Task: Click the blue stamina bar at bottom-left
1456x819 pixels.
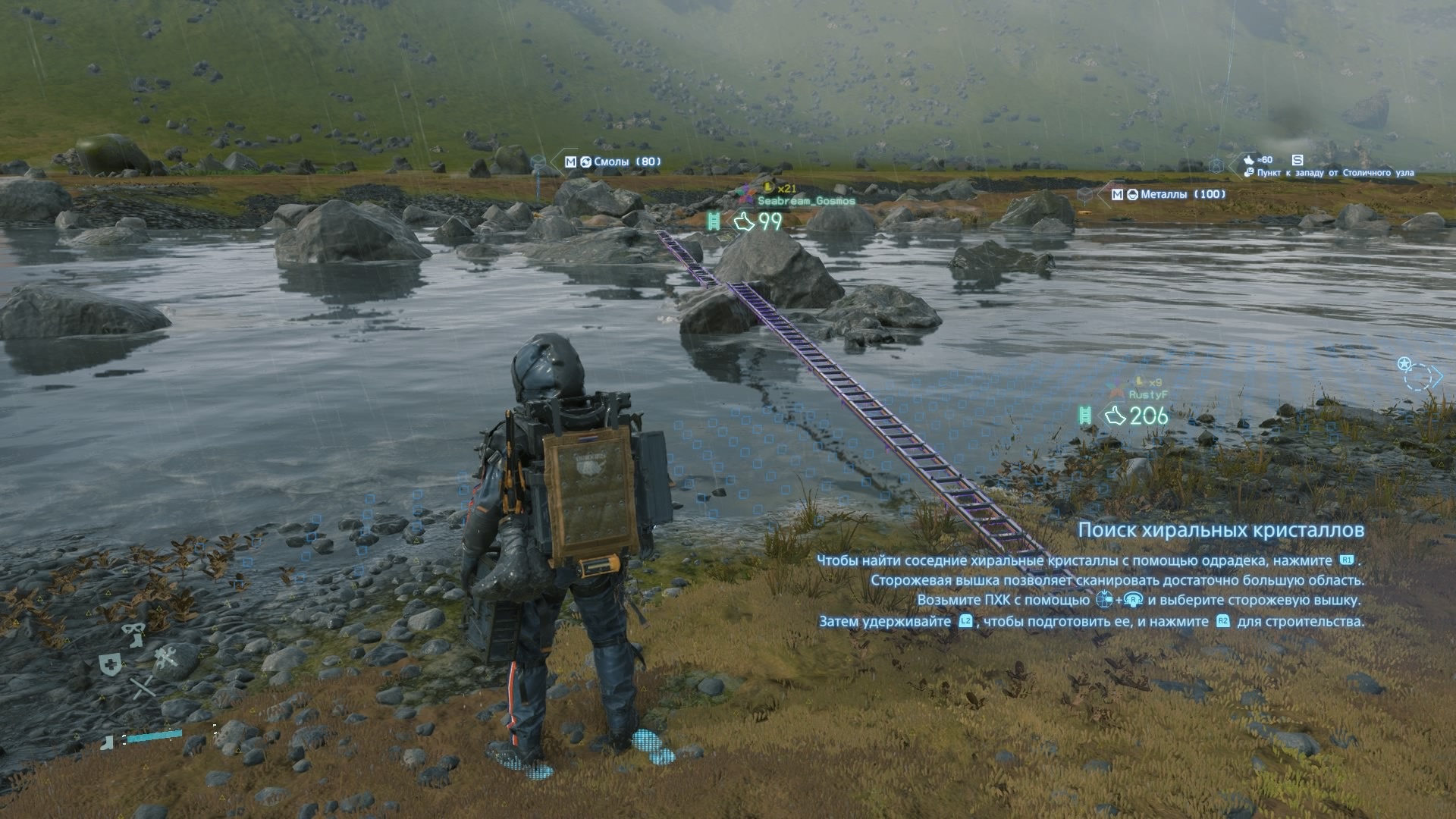Action: 153,735
